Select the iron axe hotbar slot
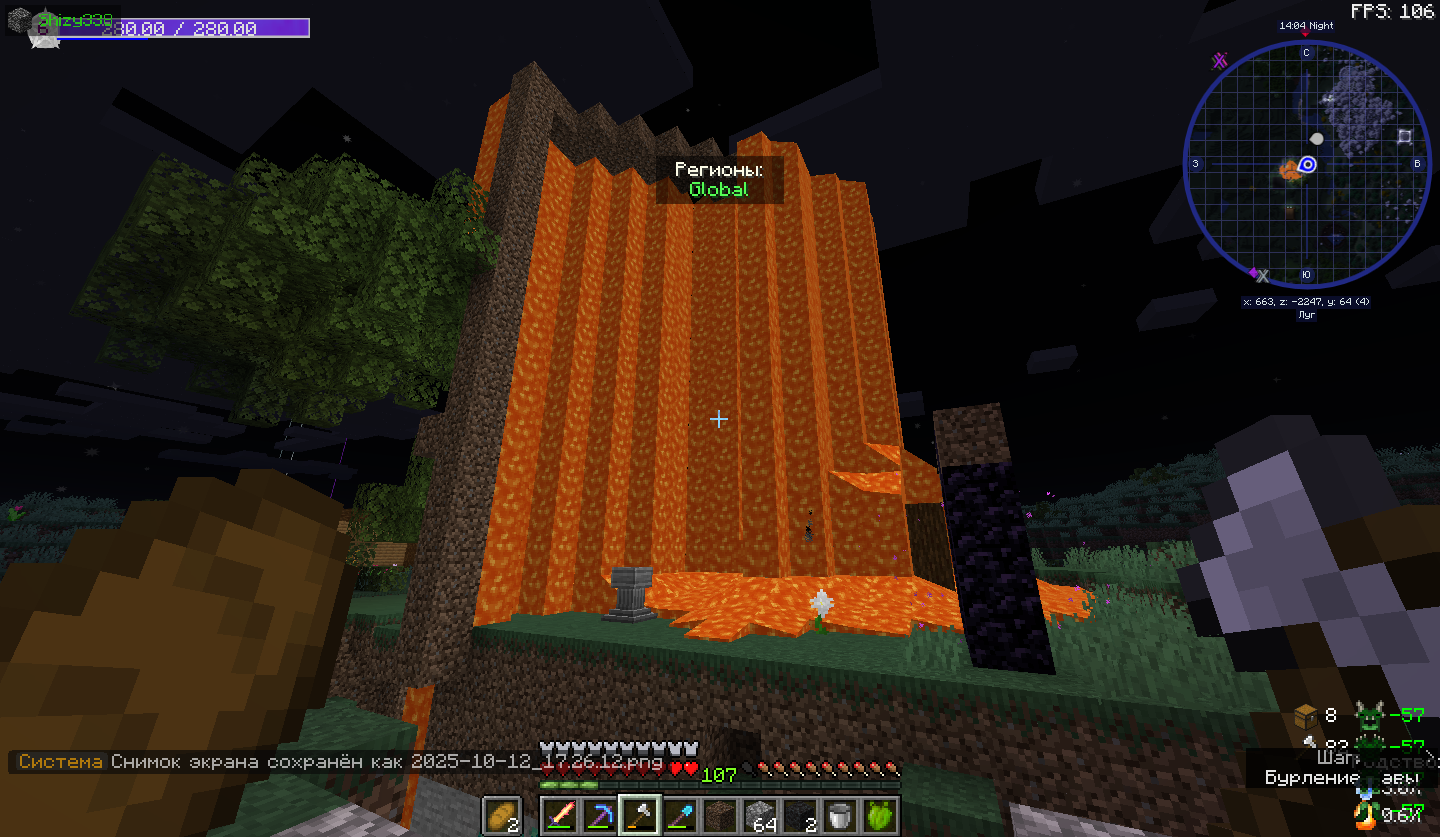Image resolution: width=1440 pixels, height=837 pixels. (x=639, y=815)
